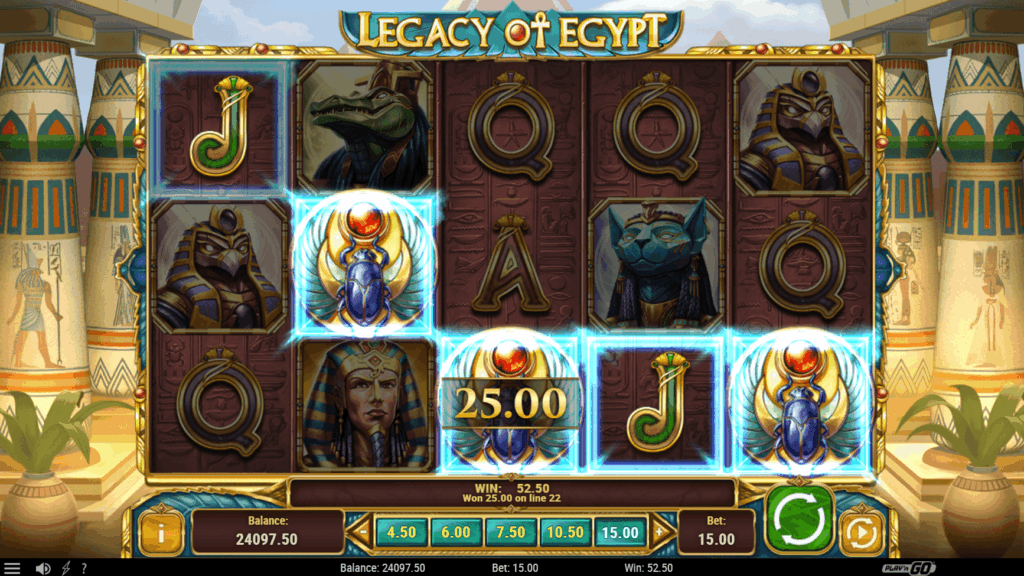Select the 15.00 bet value
The height and width of the screenshot is (576, 1024).
(x=621, y=533)
